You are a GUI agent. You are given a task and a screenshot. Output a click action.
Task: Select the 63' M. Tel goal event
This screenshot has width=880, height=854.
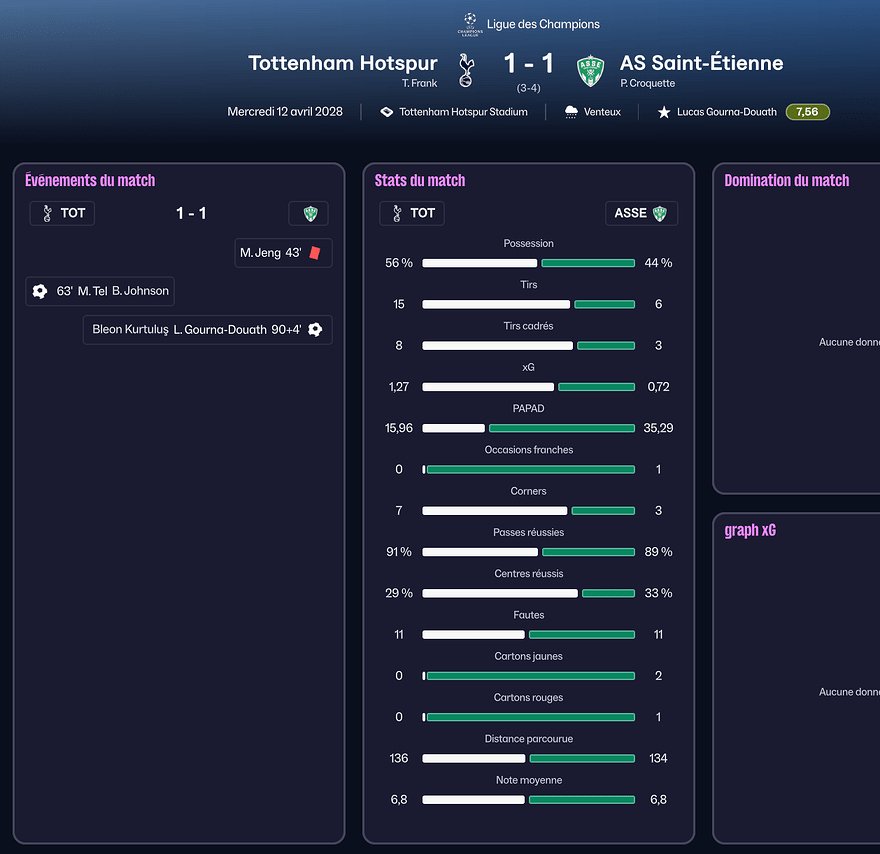coord(100,291)
